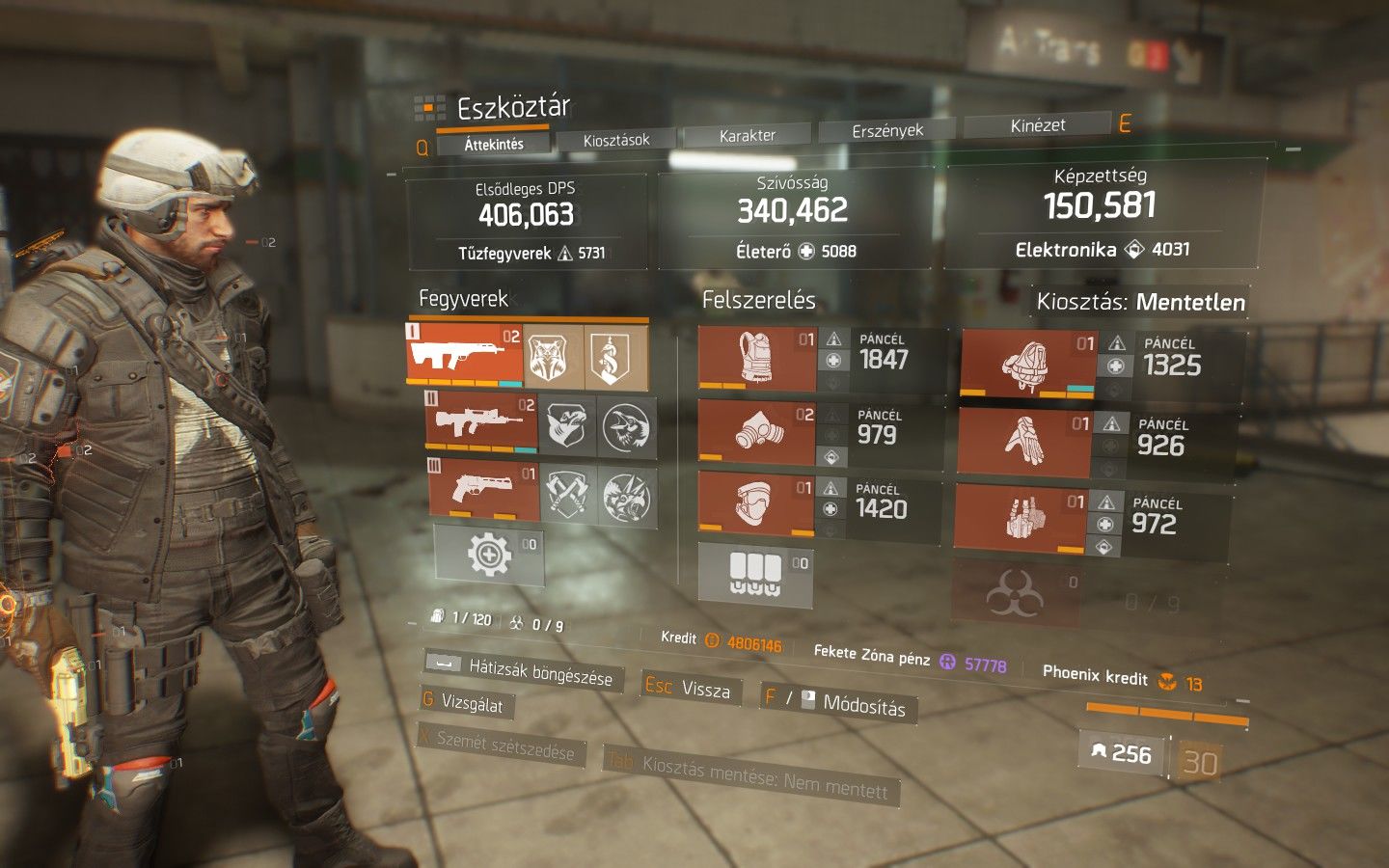Select the Karakter tab
The image size is (1389, 868).
point(748,136)
